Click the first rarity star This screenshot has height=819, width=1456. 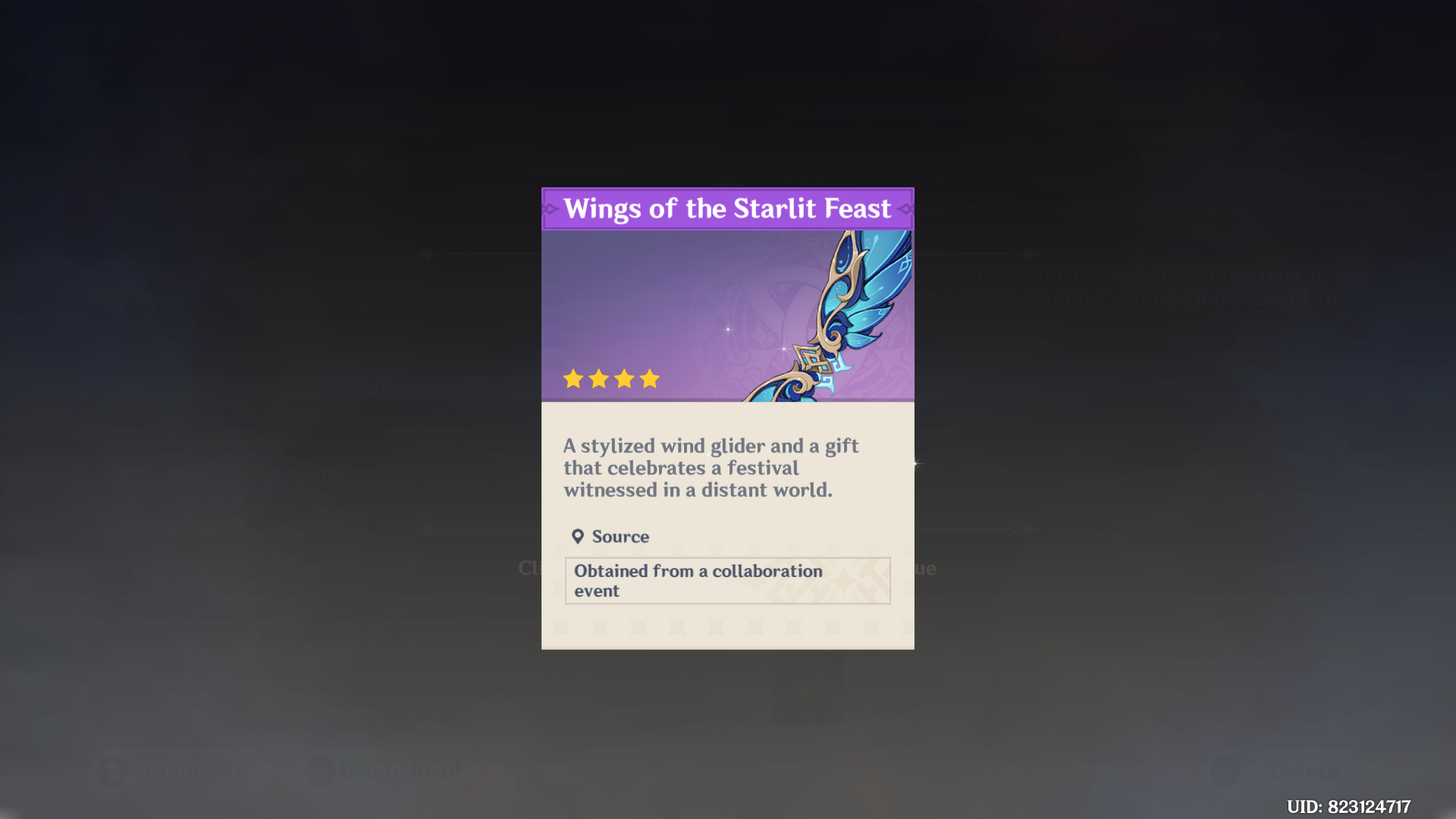[x=573, y=378]
